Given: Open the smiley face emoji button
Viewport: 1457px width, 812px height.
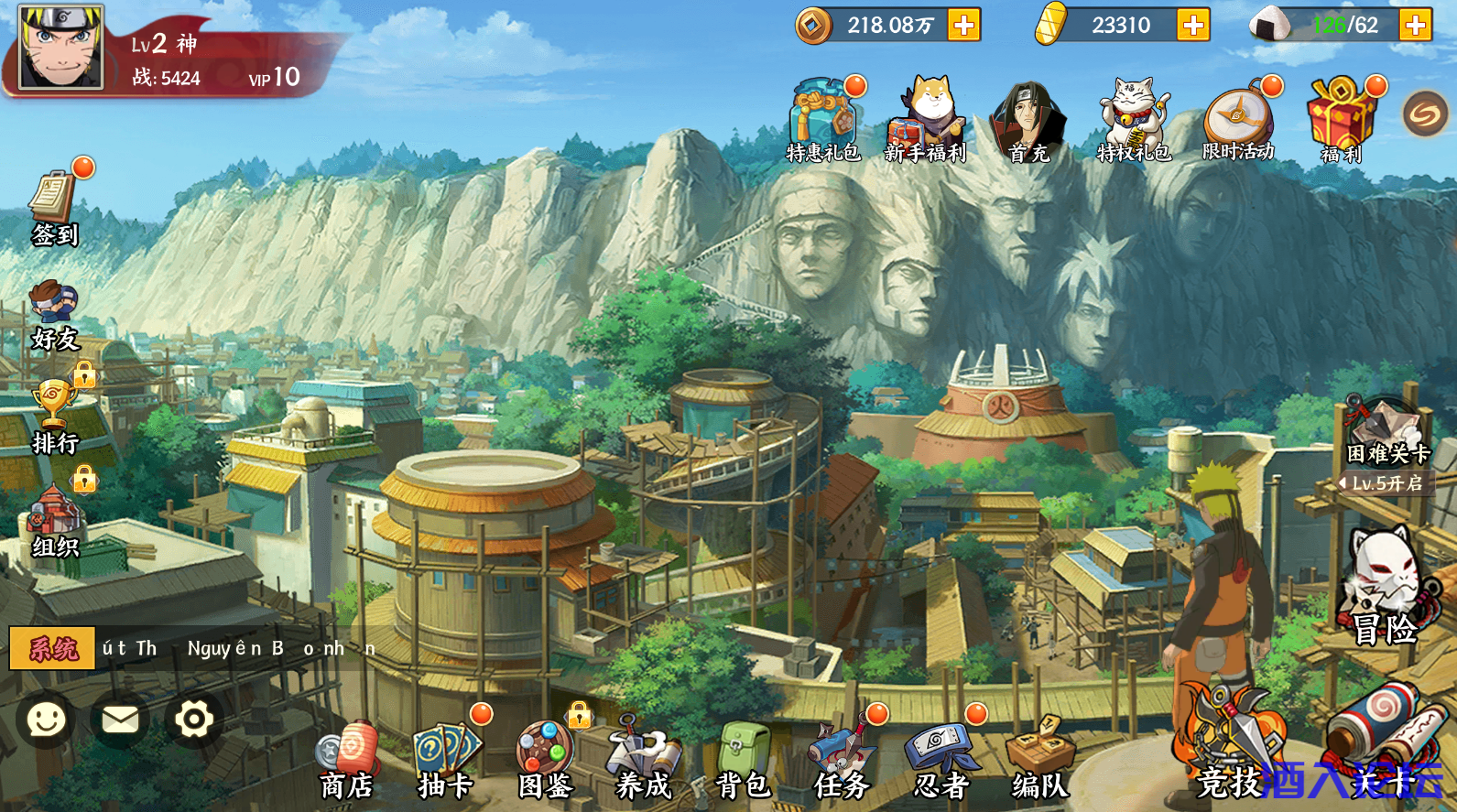Looking at the screenshot, I should tap(46, 720).
